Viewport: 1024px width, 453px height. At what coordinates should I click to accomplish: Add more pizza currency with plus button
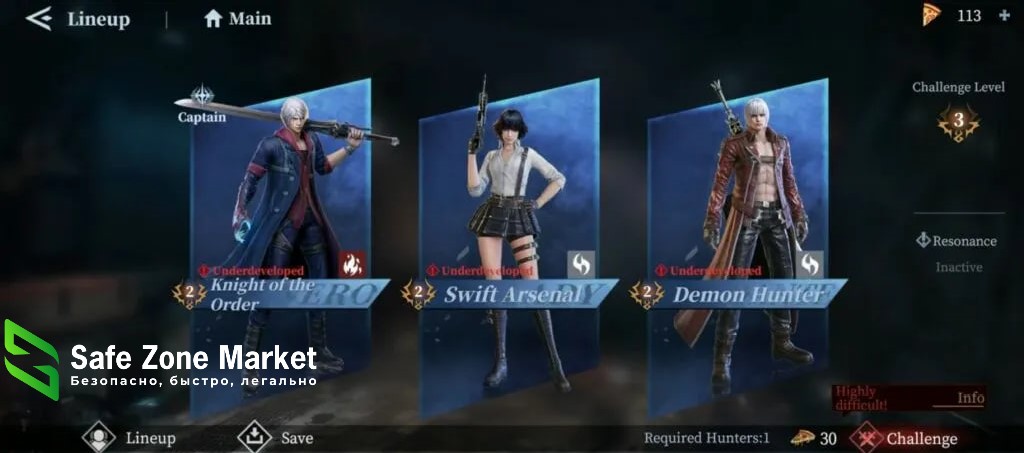click(x=1004, y=16)
